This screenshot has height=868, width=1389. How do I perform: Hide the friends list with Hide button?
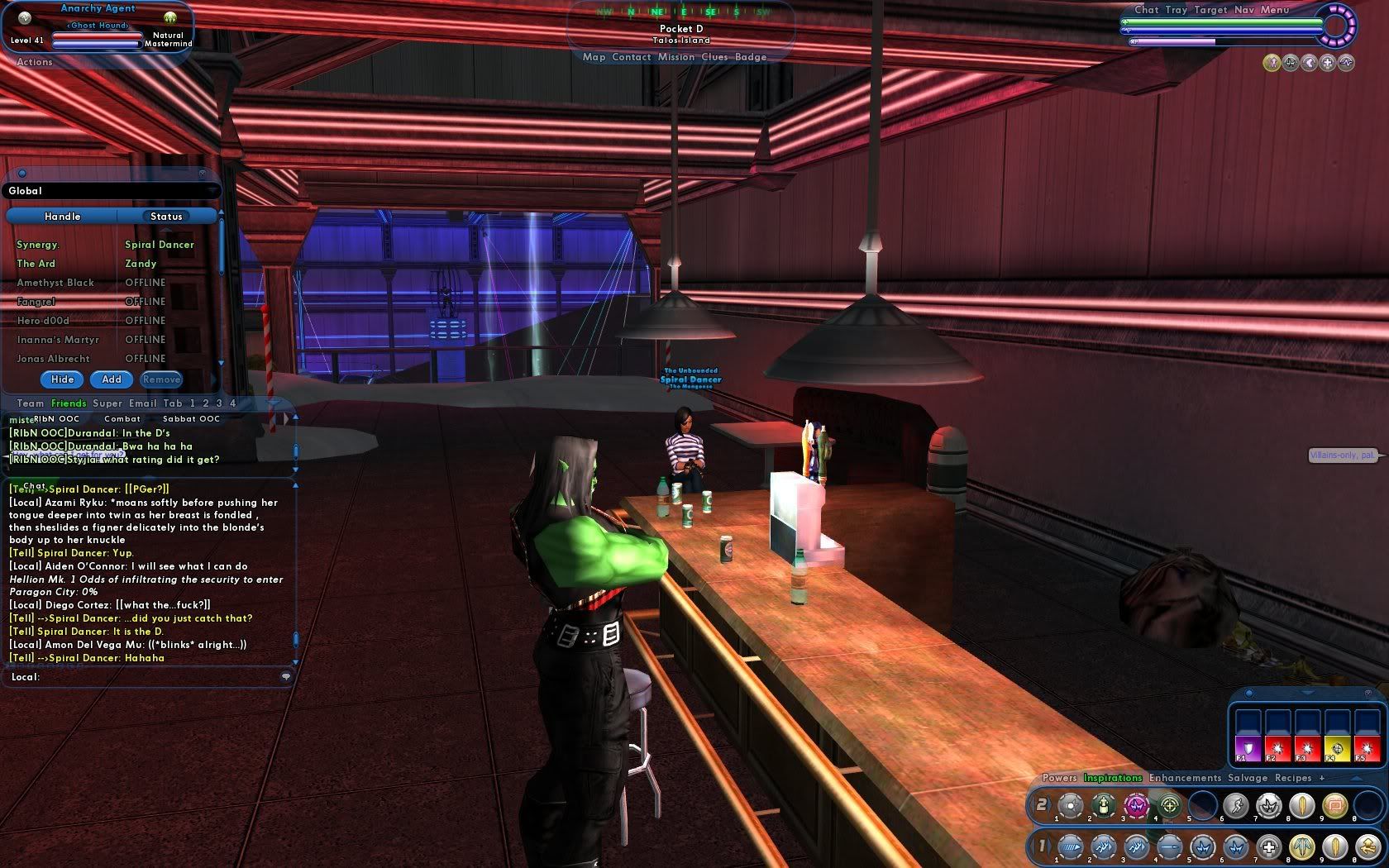63,379
